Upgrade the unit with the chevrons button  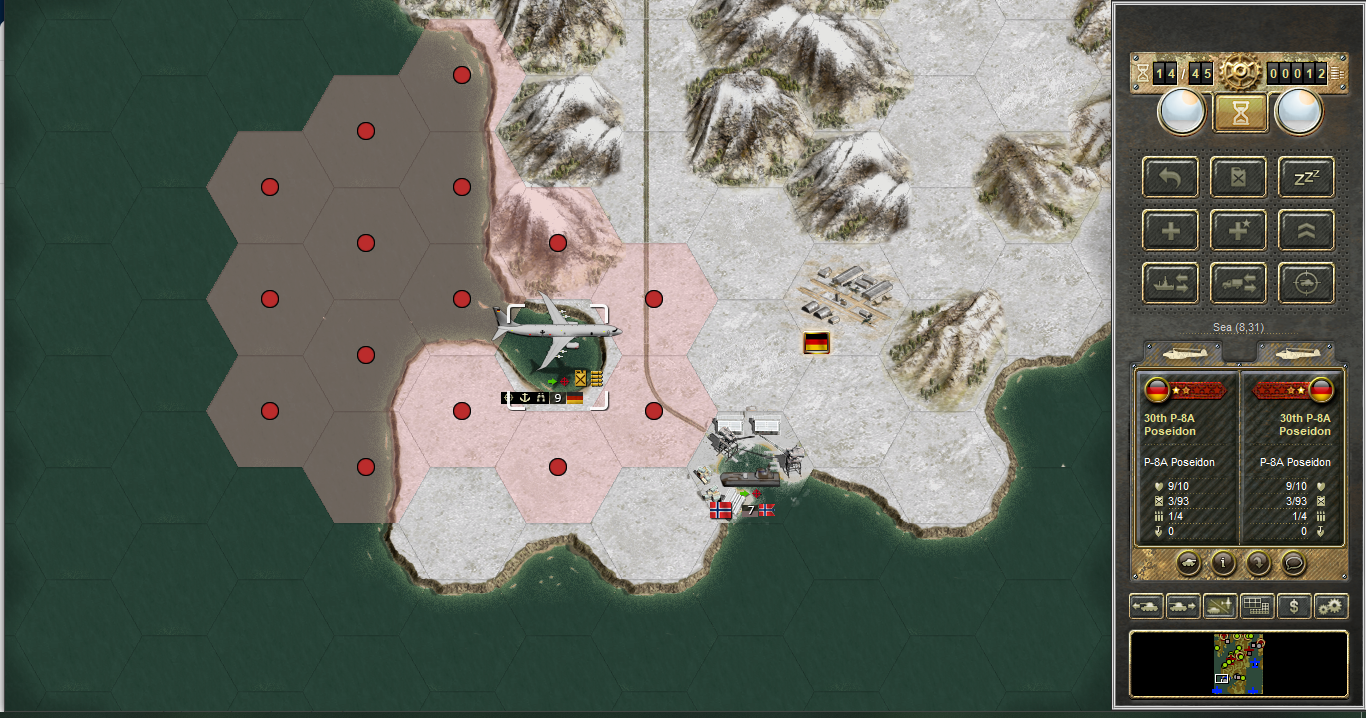1306,231
